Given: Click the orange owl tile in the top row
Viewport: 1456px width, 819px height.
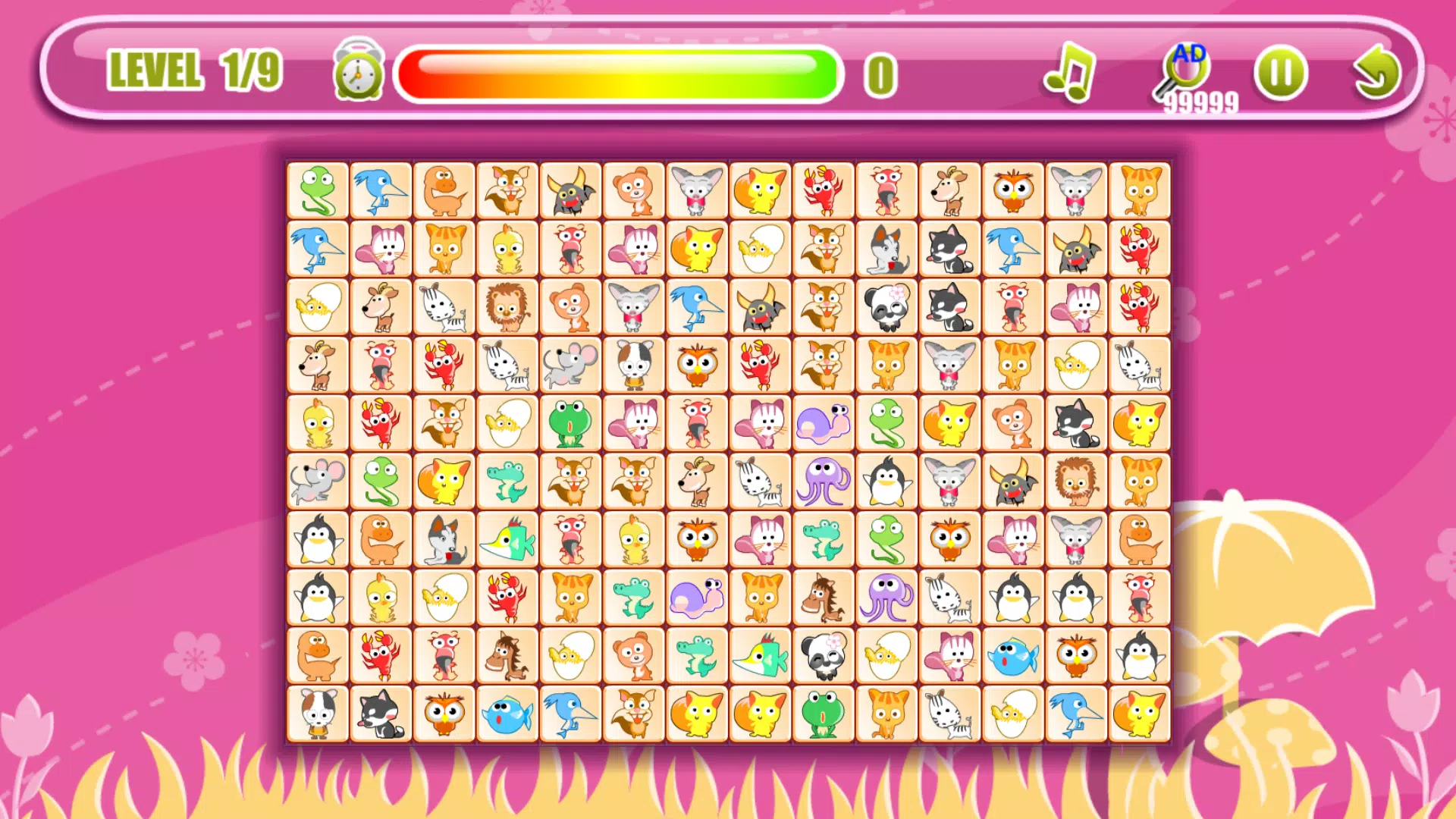Looking at the screenshot, I should point(1013,190).
